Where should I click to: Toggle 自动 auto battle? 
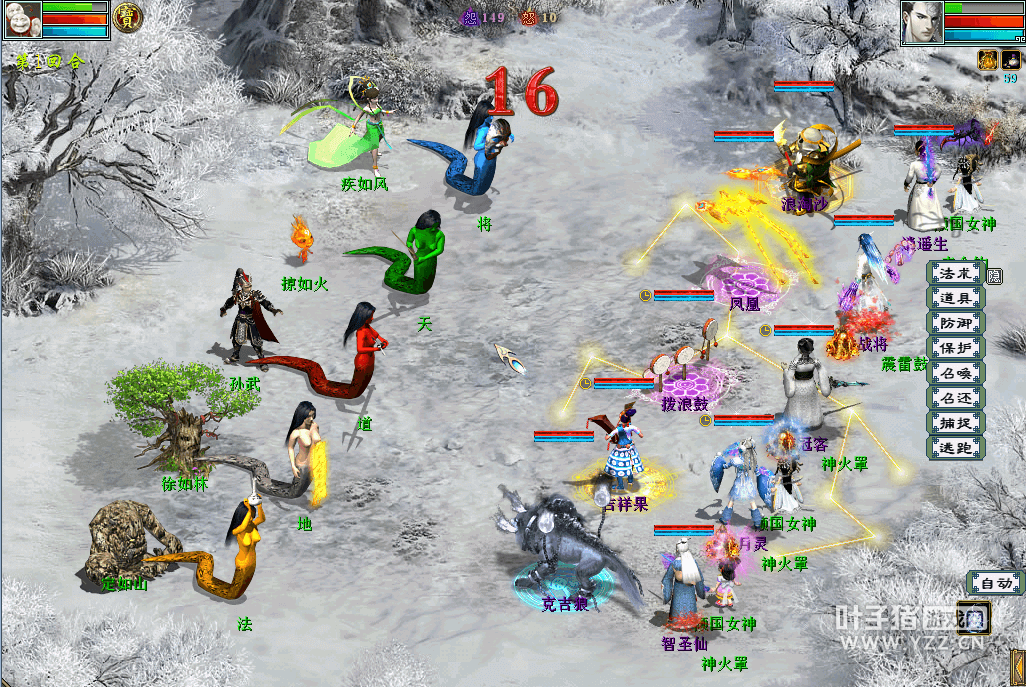coord(995,583)
